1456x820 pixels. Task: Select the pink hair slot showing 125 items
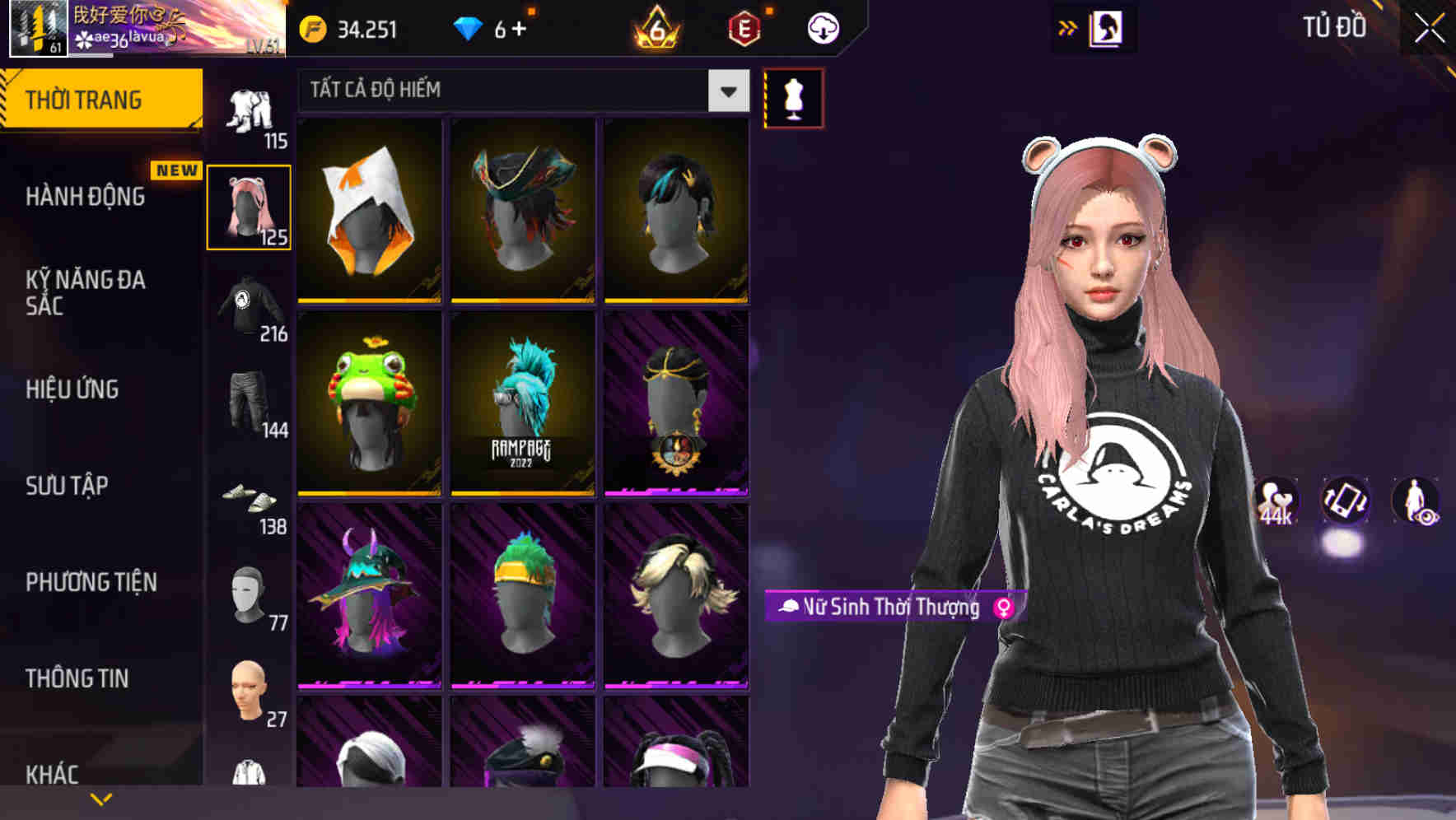(249, 205)
